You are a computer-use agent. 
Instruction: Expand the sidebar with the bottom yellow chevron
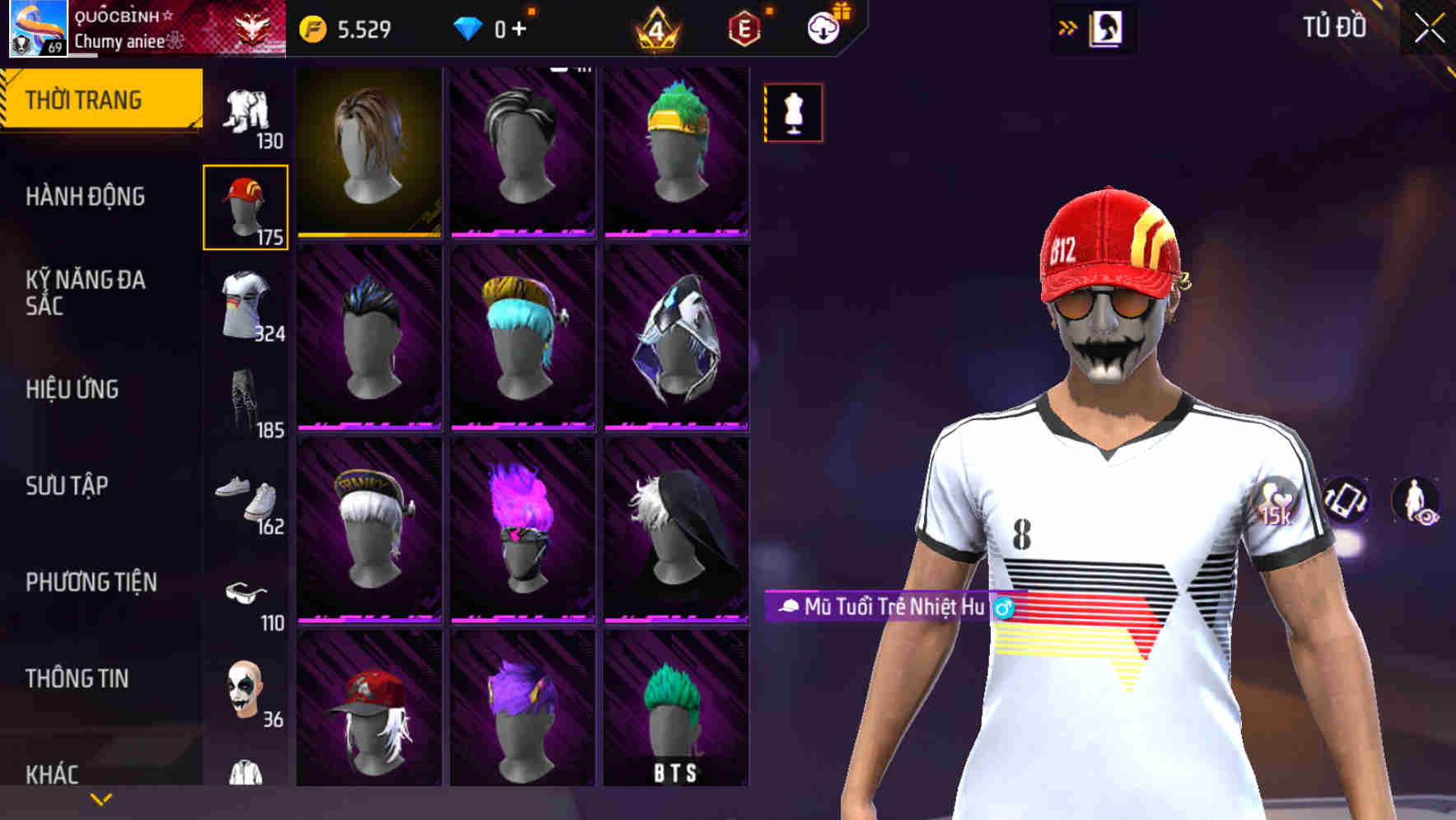(x=100, y=798)
